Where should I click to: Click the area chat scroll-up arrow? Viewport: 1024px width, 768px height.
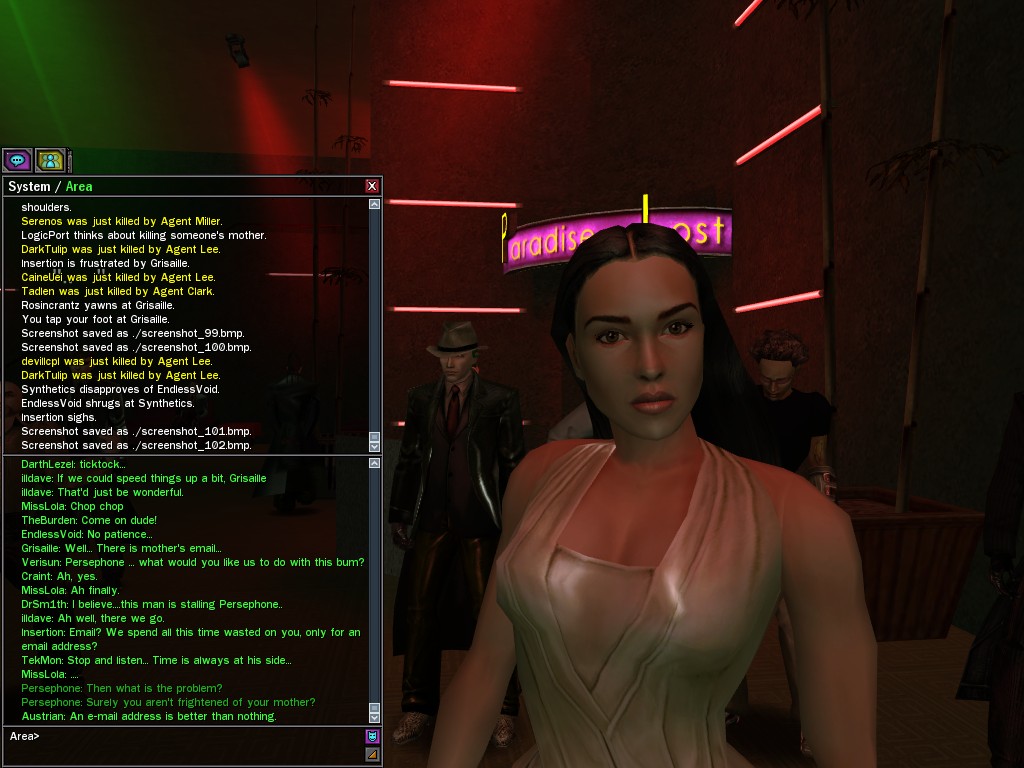375,463
